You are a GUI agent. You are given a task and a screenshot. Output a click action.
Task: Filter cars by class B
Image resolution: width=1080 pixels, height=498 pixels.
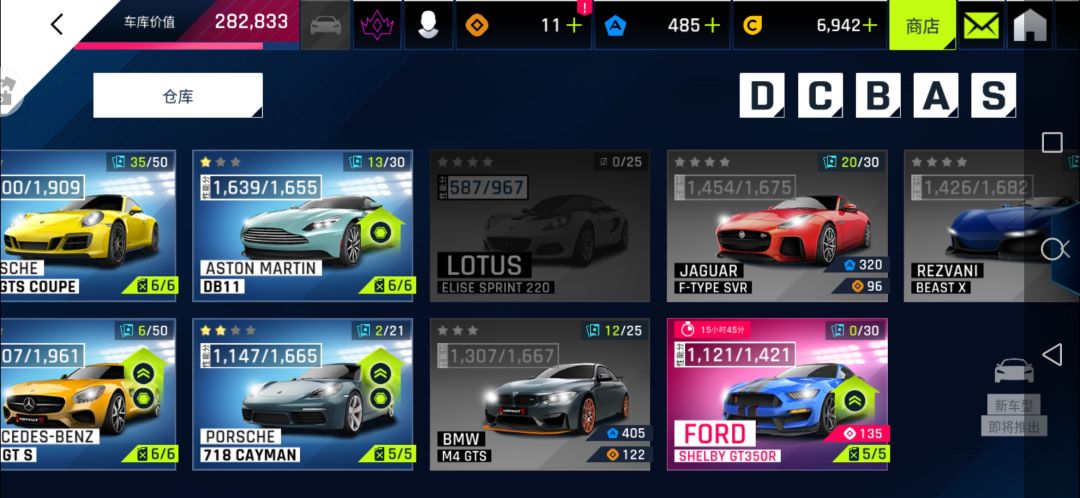877,96
